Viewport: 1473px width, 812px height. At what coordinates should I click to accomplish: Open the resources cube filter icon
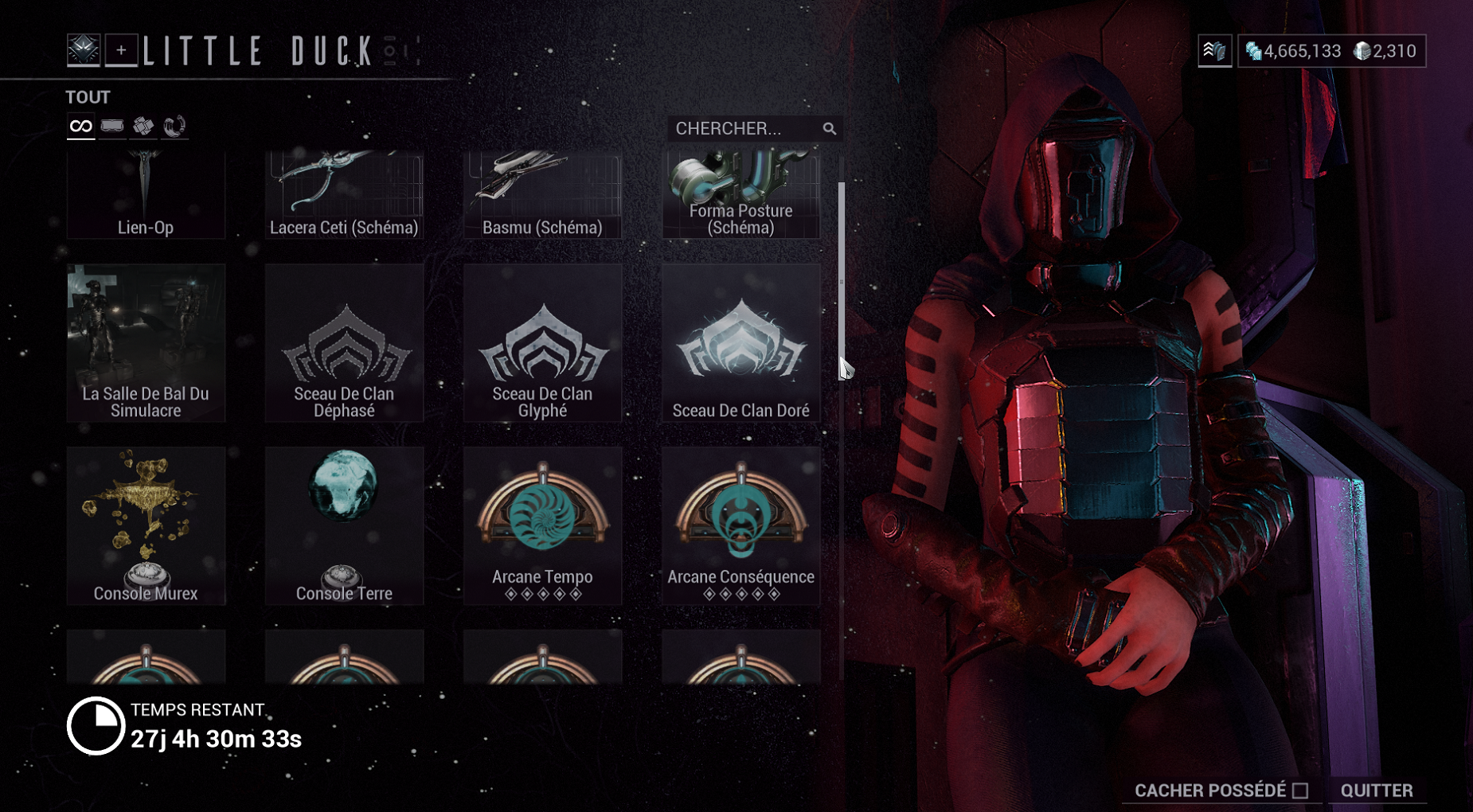coord(143,126)
